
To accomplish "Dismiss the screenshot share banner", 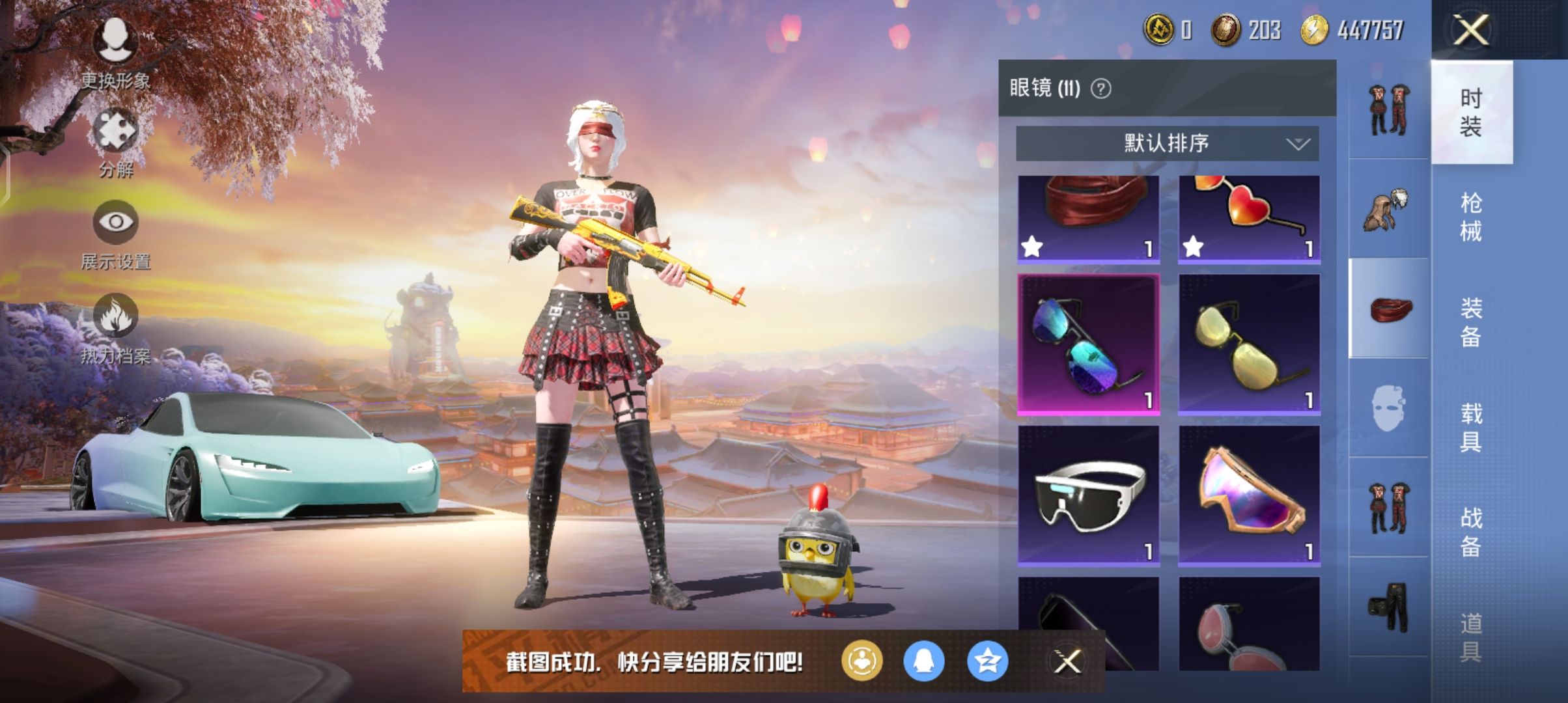I will (1067, 662).
